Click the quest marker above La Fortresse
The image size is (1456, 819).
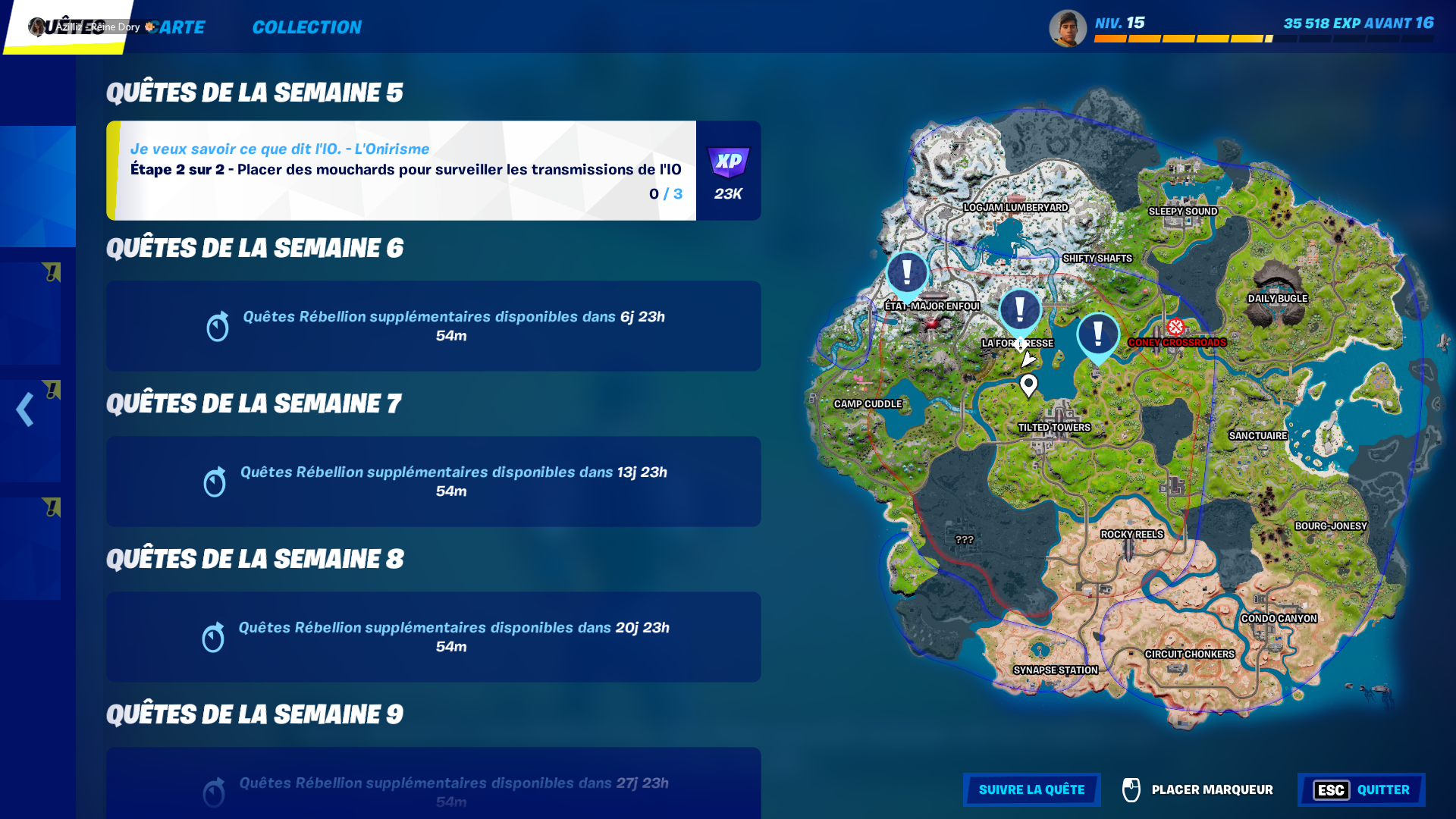[1020, 309]
